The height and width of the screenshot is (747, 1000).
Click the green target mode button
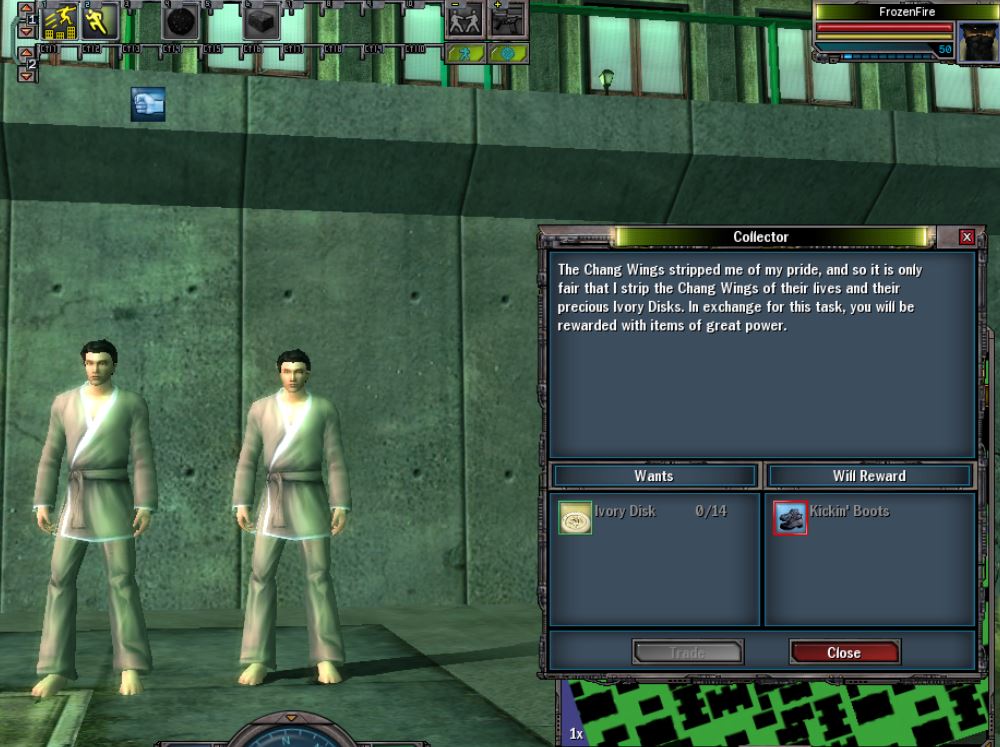(508, 52)
